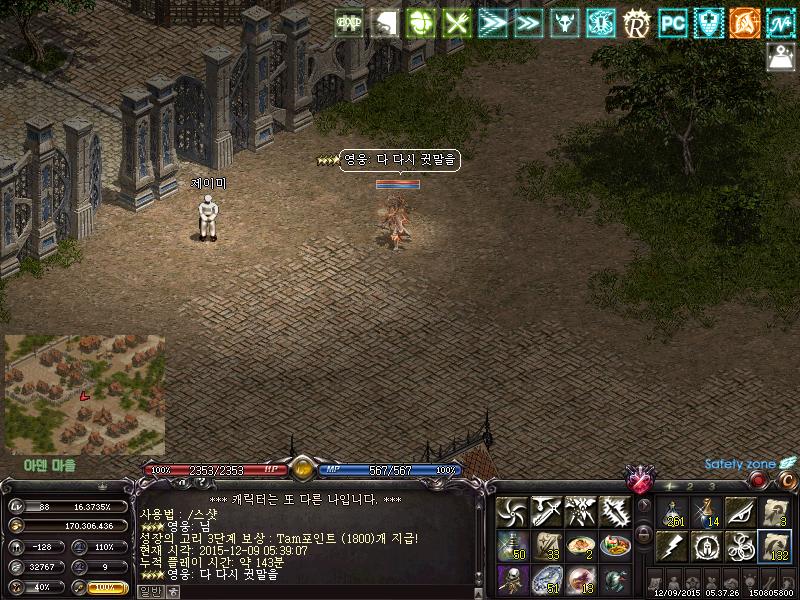Click the horned skull buff icon
800x600 pixels.
565,22
